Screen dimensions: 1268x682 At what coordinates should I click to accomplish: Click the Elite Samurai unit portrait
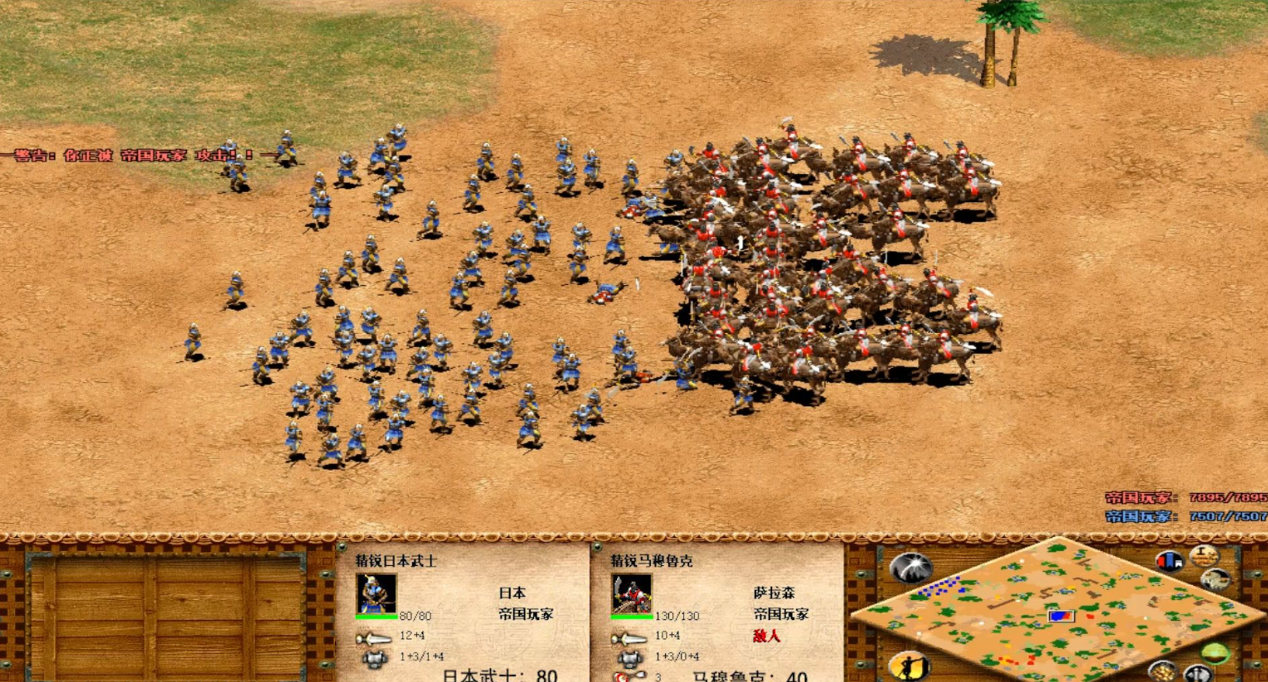tap(376, 593)
